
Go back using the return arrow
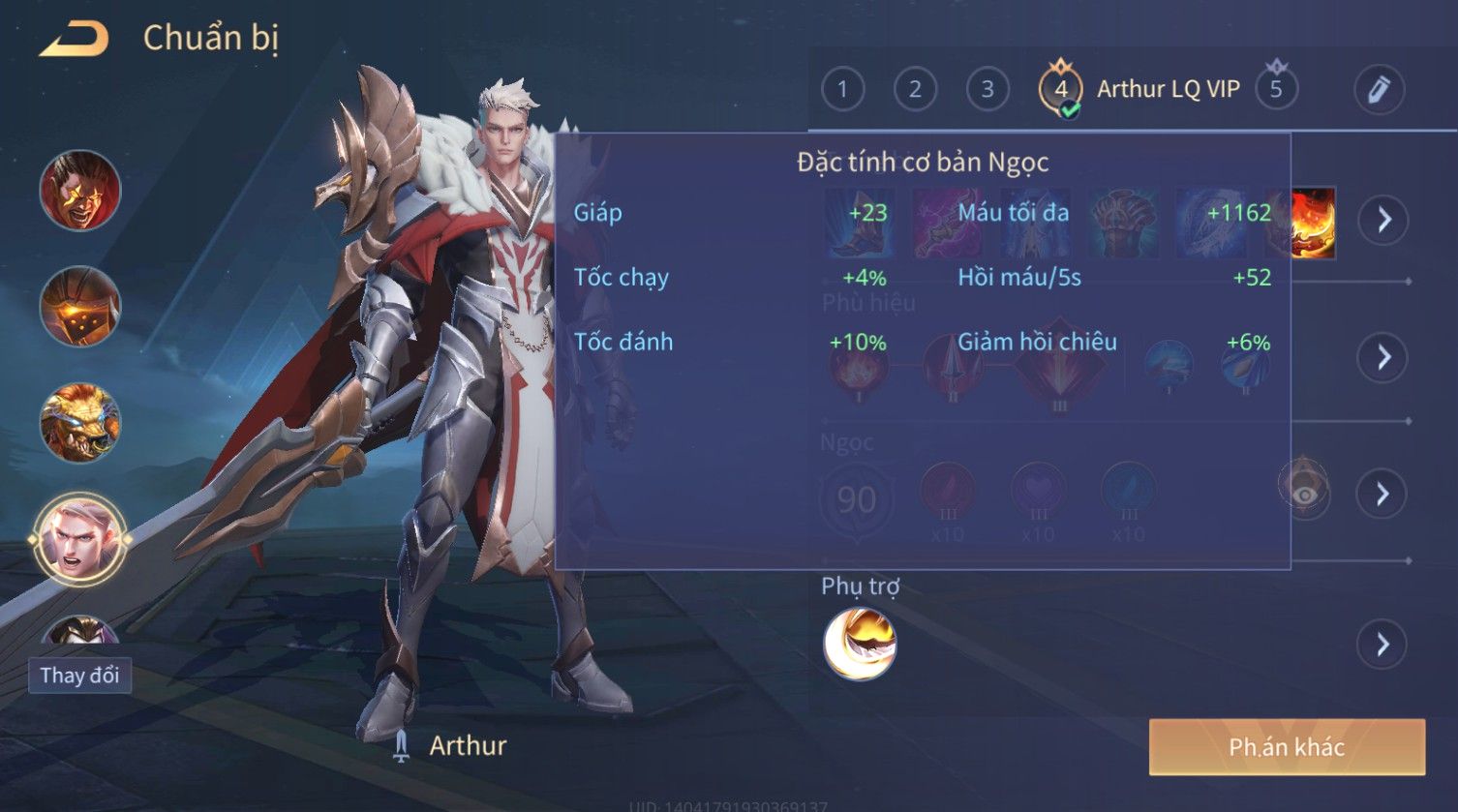coord(74,40)
